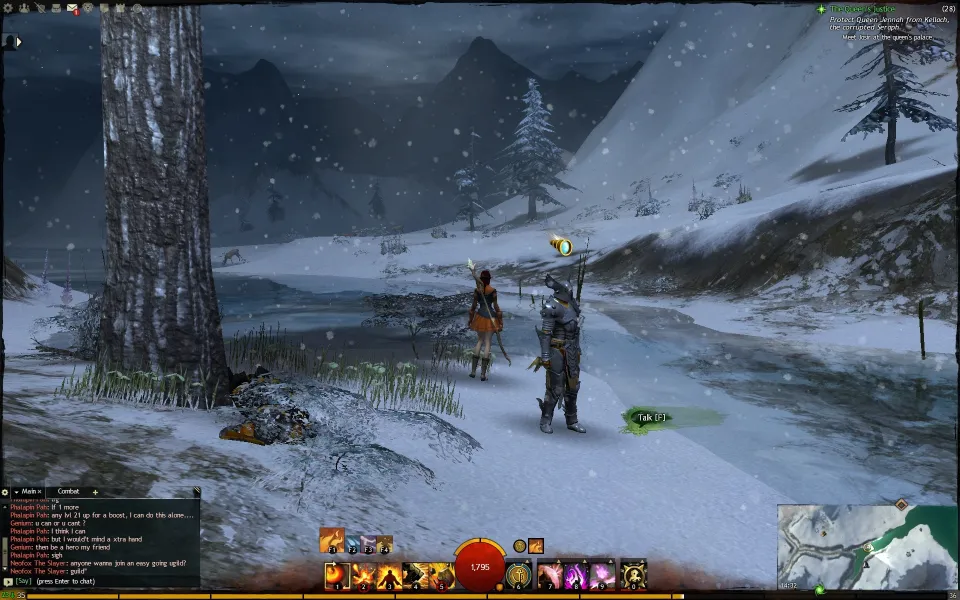This screenshot has height=600, width=960.
Task: Click the minimap in the corner
Action: [x=868, y=546]
